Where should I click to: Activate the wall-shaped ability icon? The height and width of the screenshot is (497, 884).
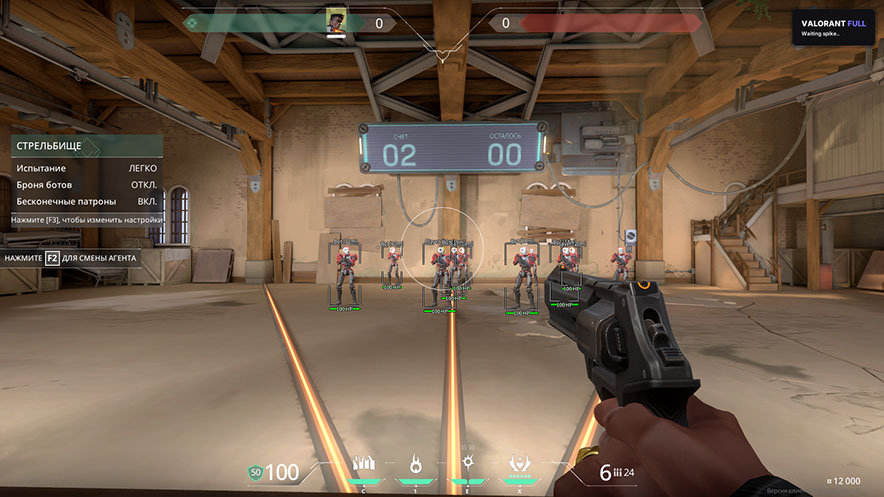[x=362, y=465]
